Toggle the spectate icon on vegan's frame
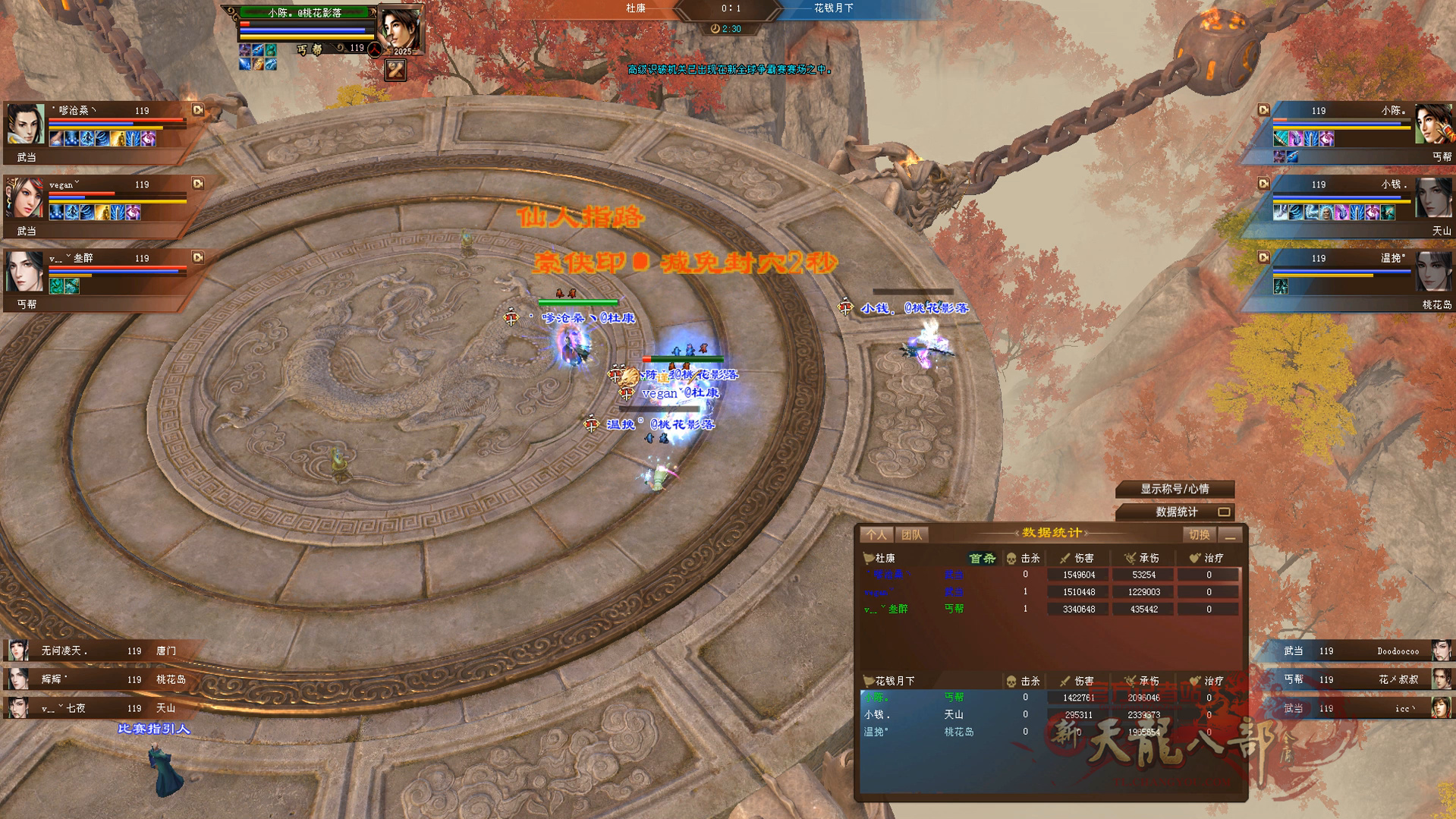Image resolution: width=1456 pixels, height=819 pixels. pos(198,184)
